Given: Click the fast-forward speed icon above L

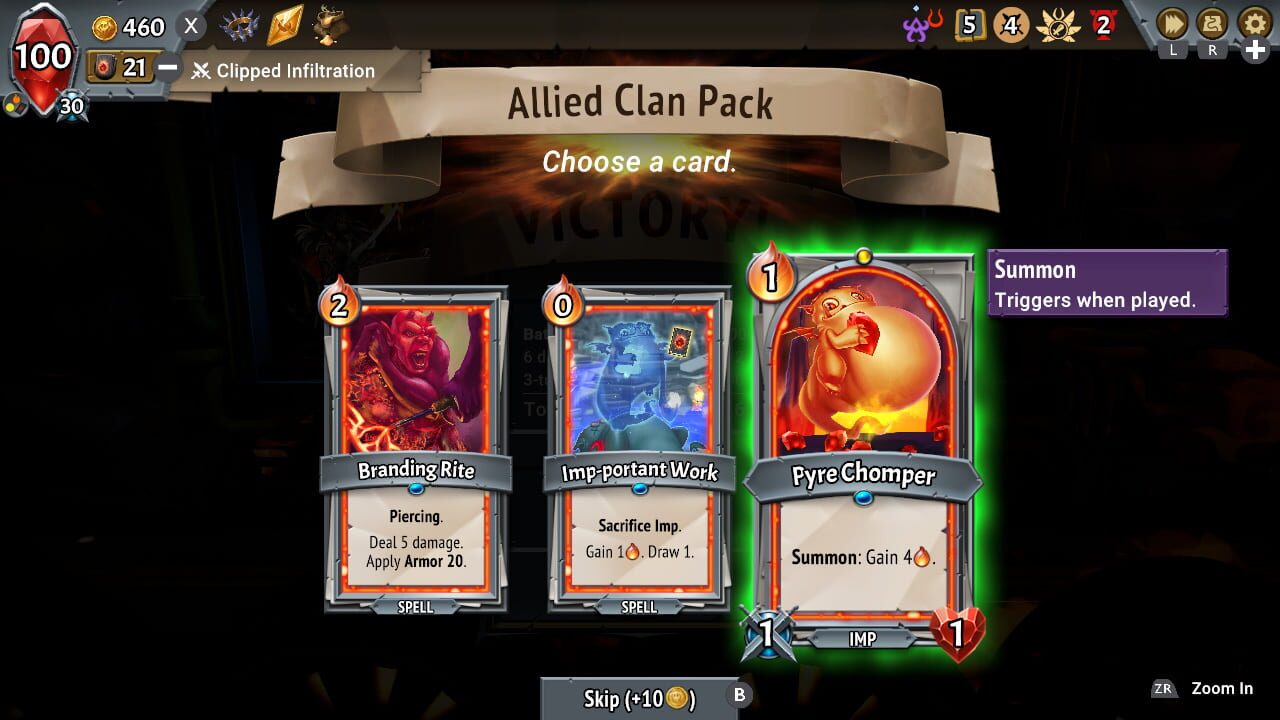Looking at the screenshot, I should tap(1172, 22).
